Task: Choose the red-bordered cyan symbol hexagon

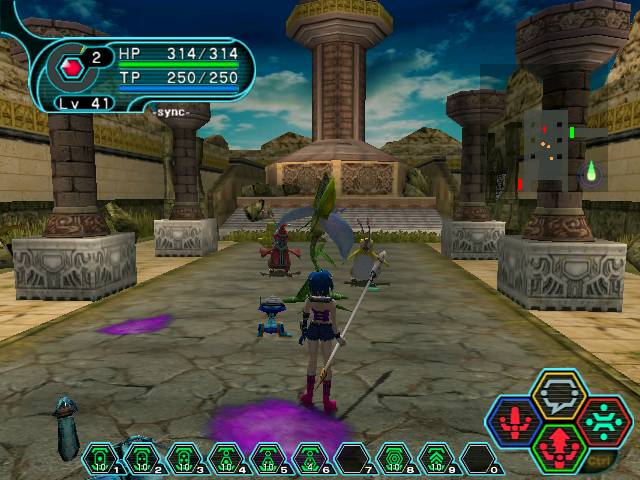Action: click(x=602, y=421)
